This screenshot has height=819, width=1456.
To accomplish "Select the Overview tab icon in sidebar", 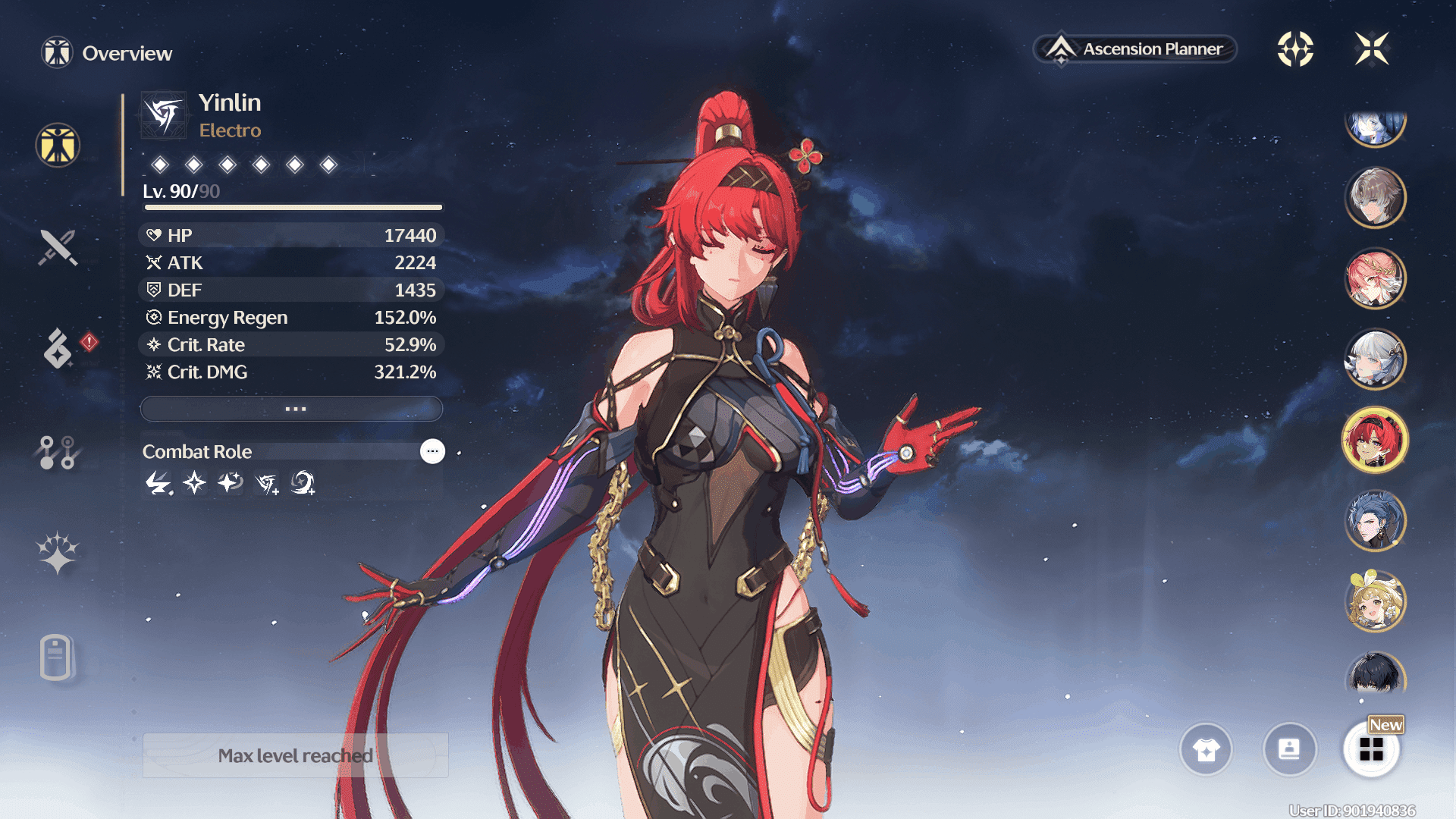I will click(58, 145).
